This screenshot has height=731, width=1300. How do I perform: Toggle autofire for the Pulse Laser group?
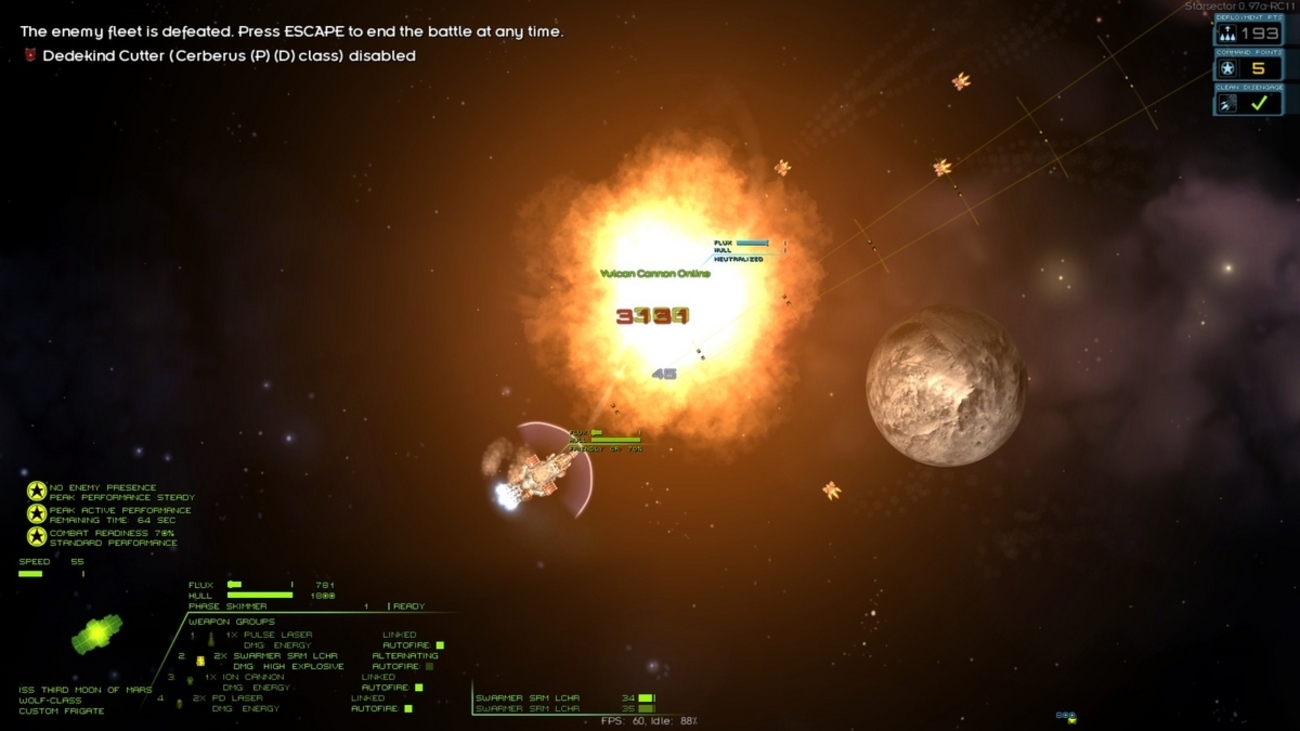(439, 645)
